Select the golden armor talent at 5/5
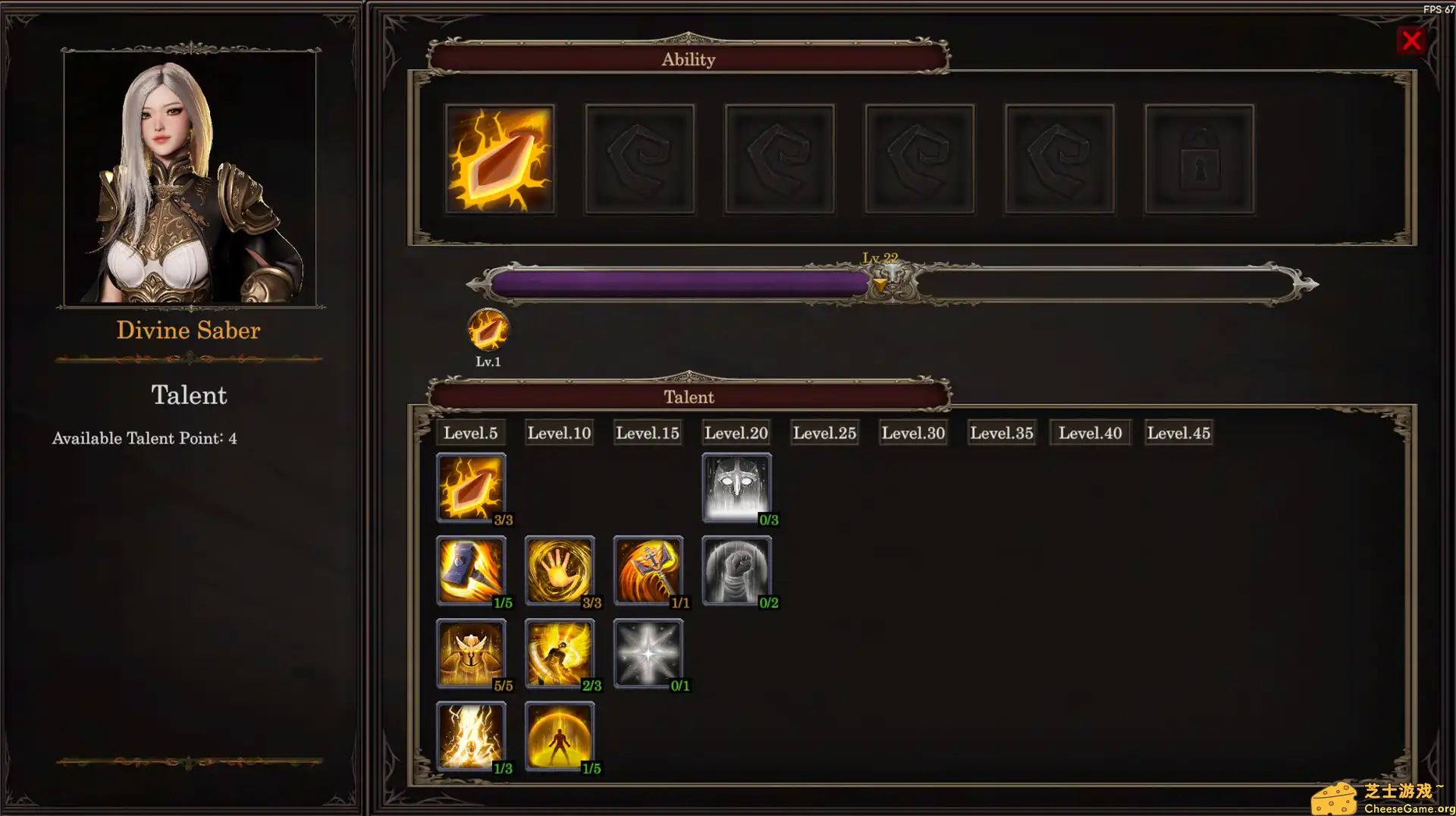Screen dimensions: 1456x816 (x=471, y=652)
